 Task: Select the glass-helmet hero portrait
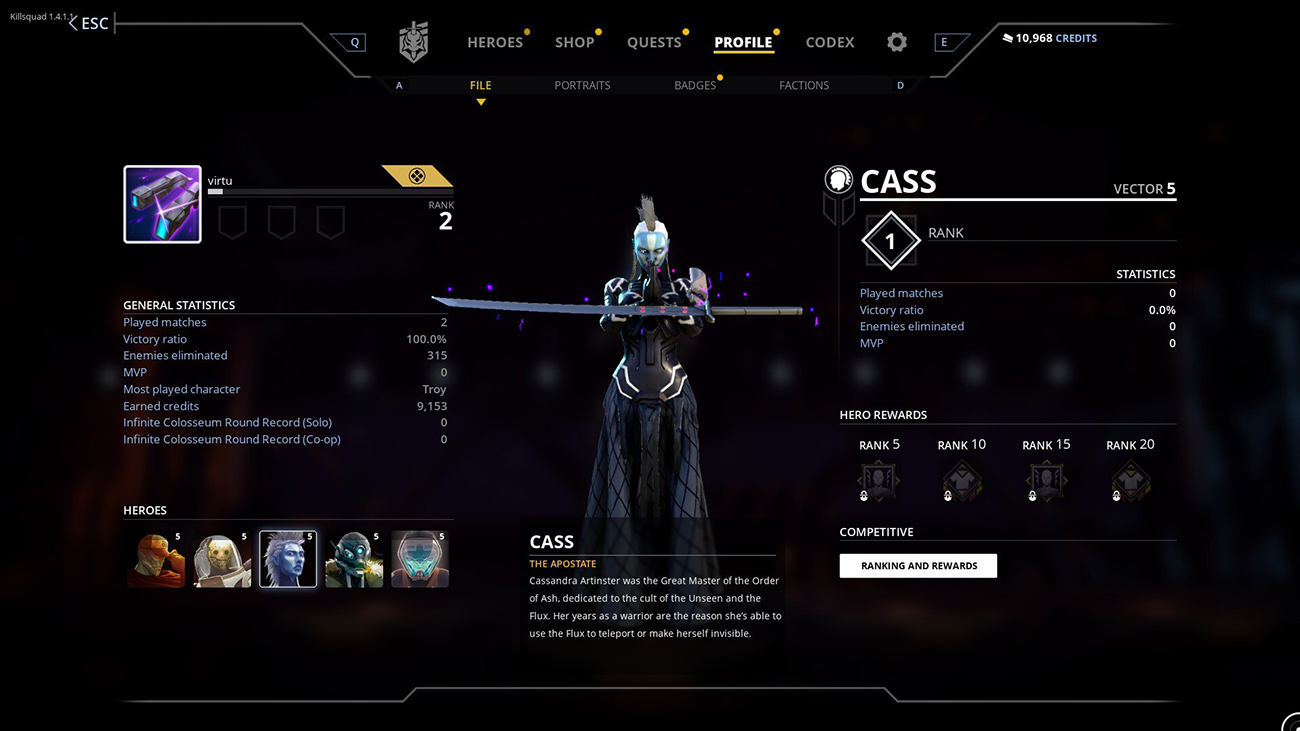point(420,559)
